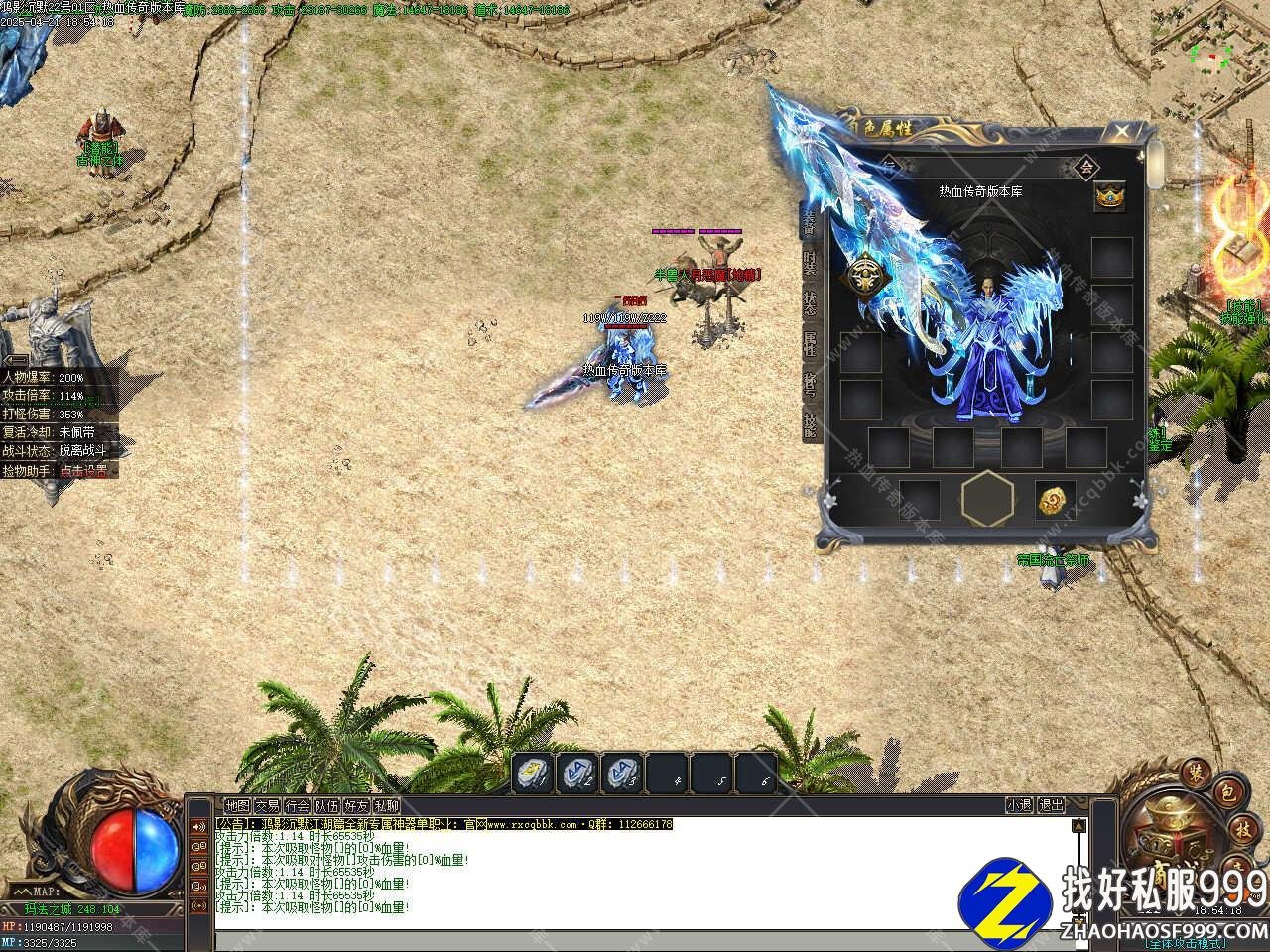The image size is (1270, 952).
Task: Open the 行会 (guild) window
Action: (297, 806)
